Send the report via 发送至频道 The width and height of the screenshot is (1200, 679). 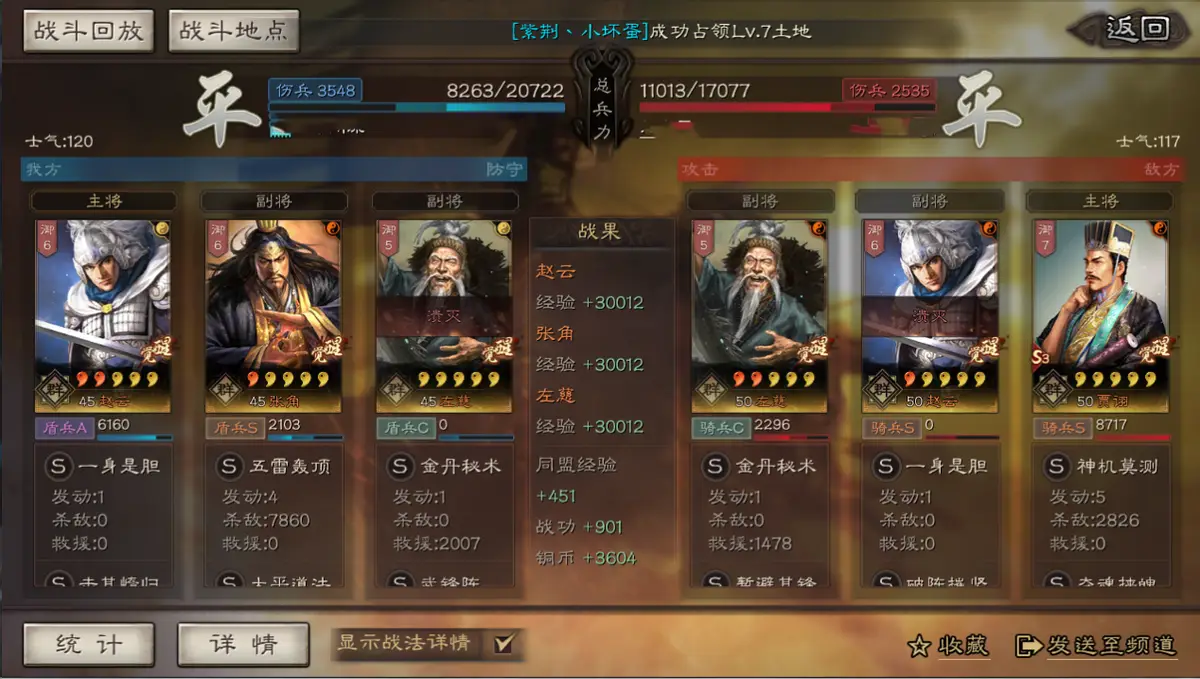coord(1096,646)
